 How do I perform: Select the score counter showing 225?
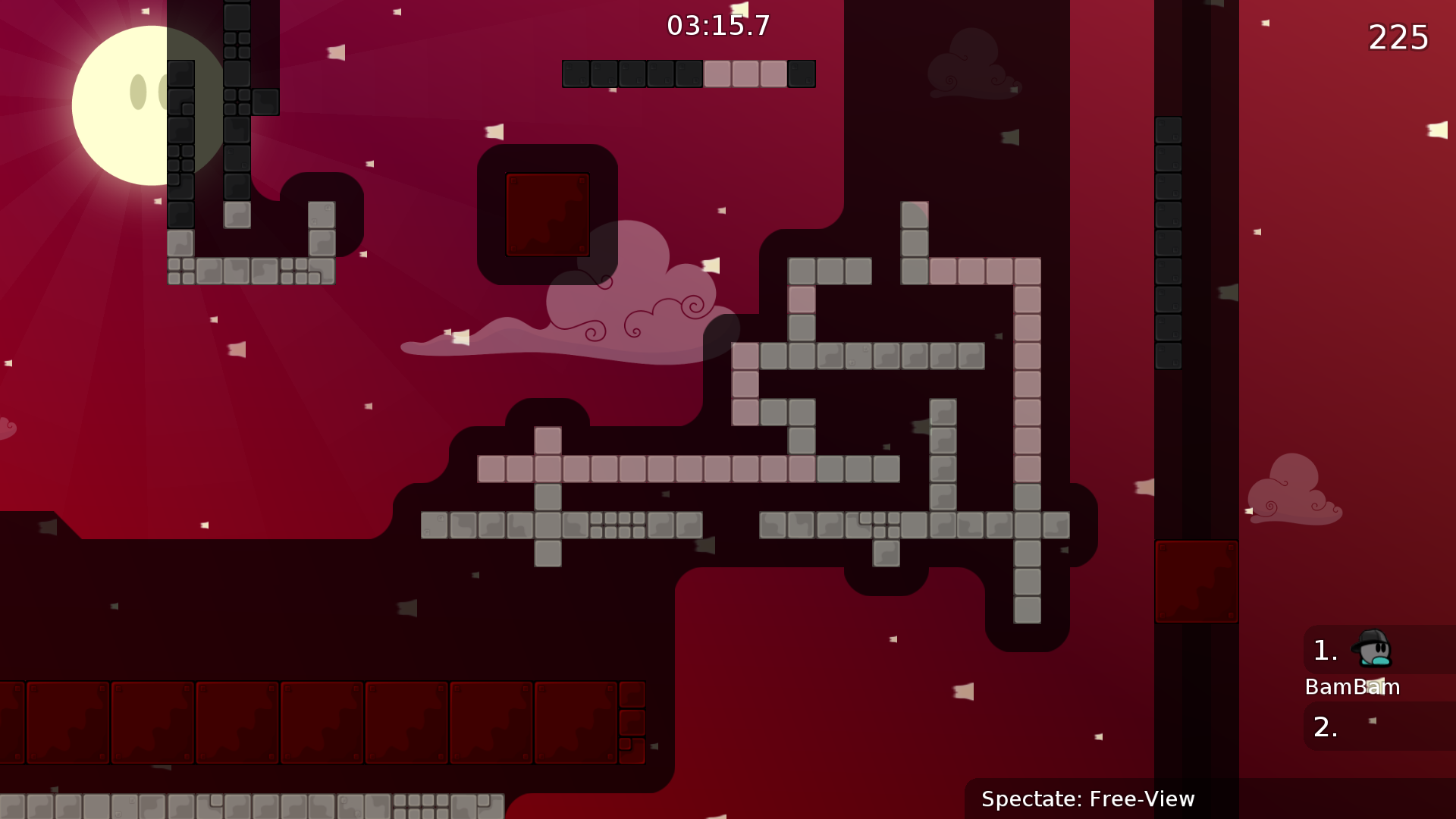(1398, 37)
